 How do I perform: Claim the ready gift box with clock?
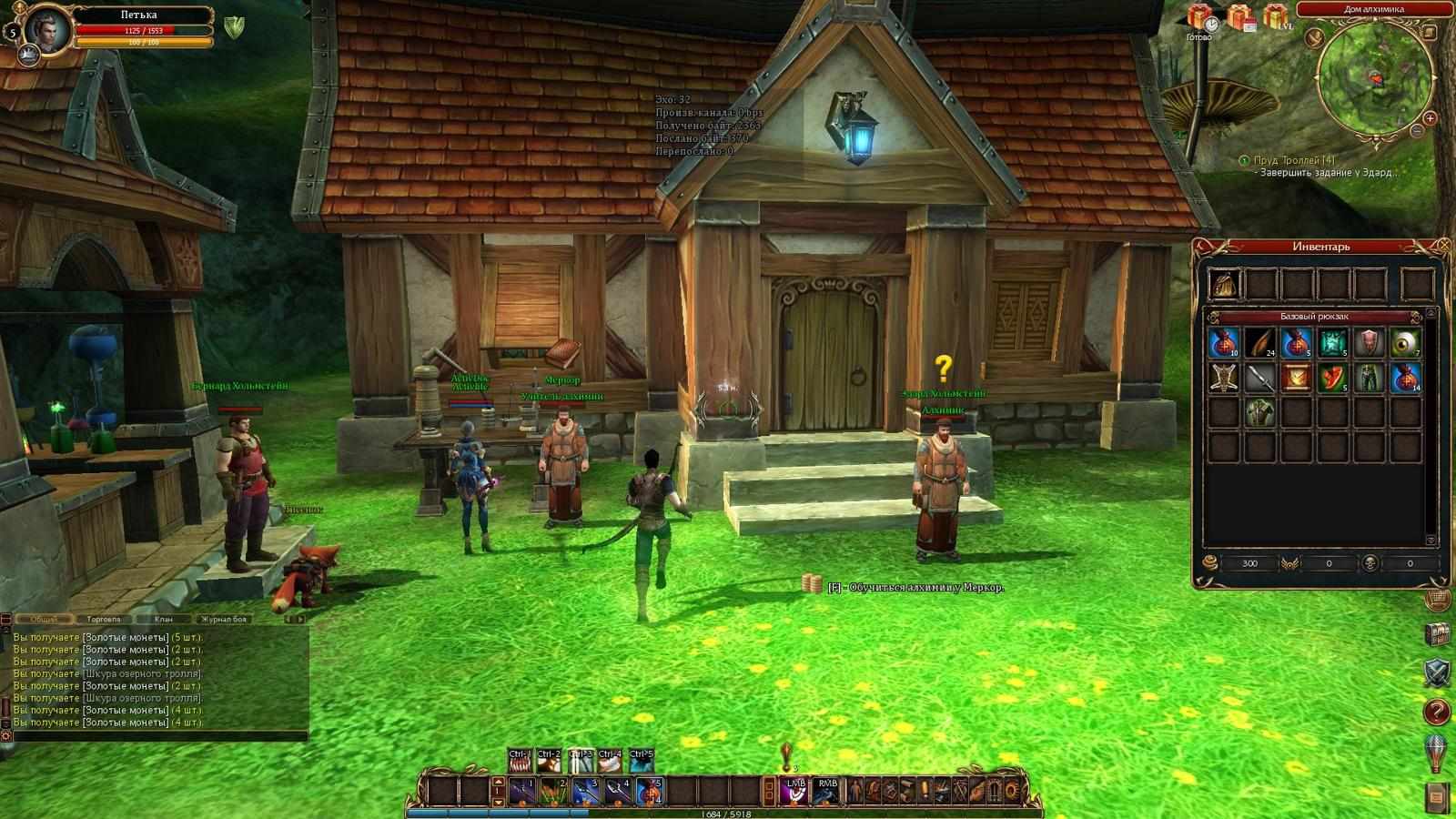tap(1200, 18)
